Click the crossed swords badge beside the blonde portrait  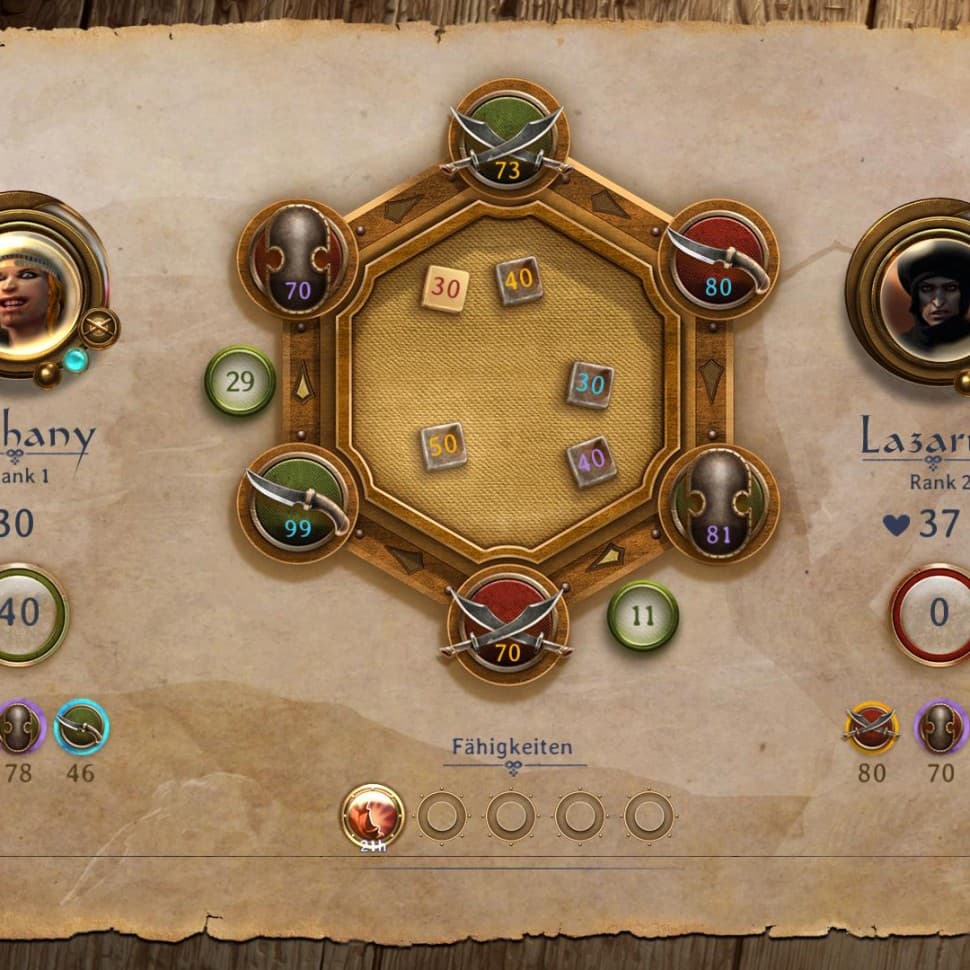[x=99, y=328]
